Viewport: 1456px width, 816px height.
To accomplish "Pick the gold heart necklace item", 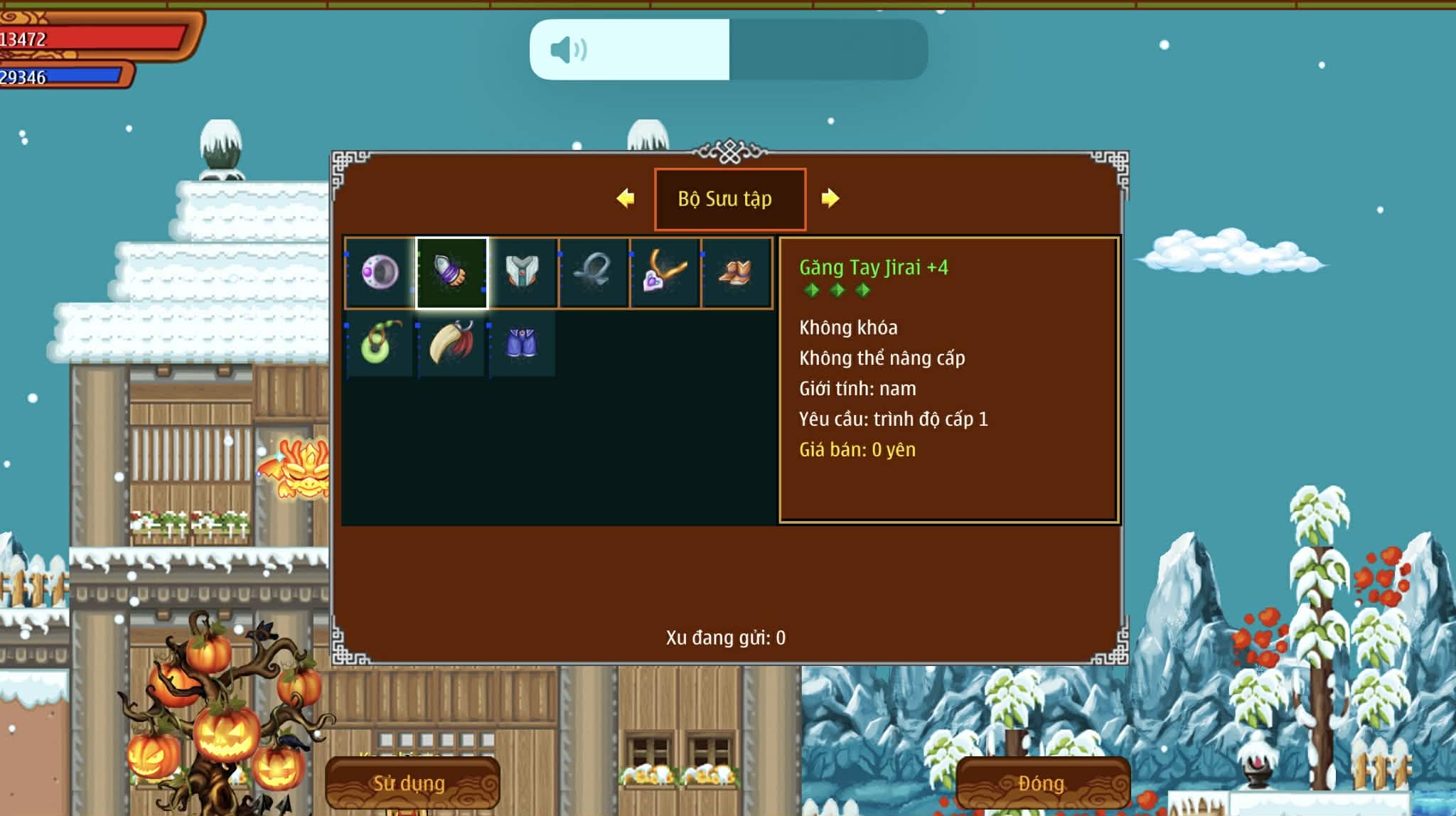I will click(665, 272).
